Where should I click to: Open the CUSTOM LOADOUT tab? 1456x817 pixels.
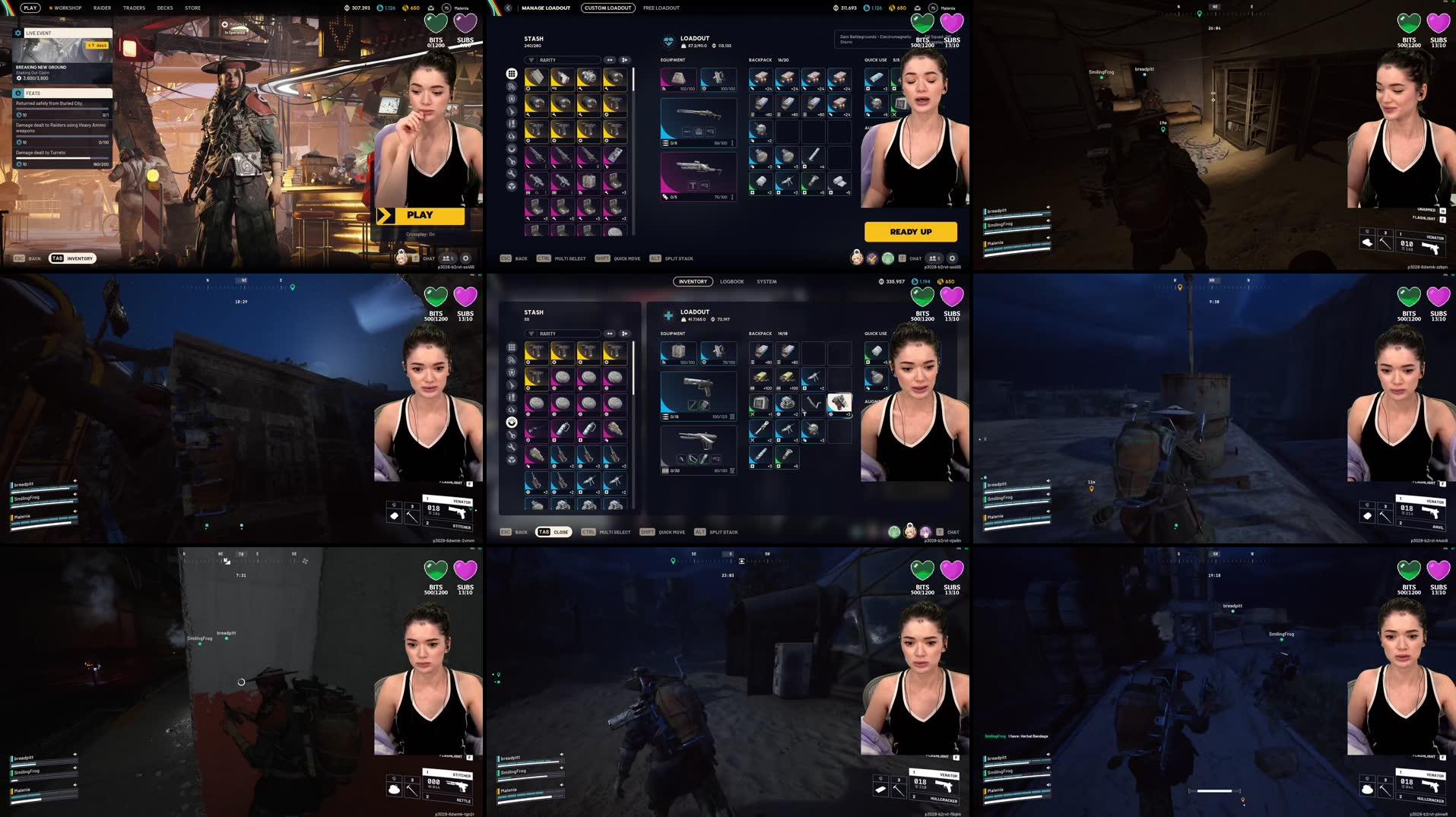pyautogui.click(x=608, y=8)
